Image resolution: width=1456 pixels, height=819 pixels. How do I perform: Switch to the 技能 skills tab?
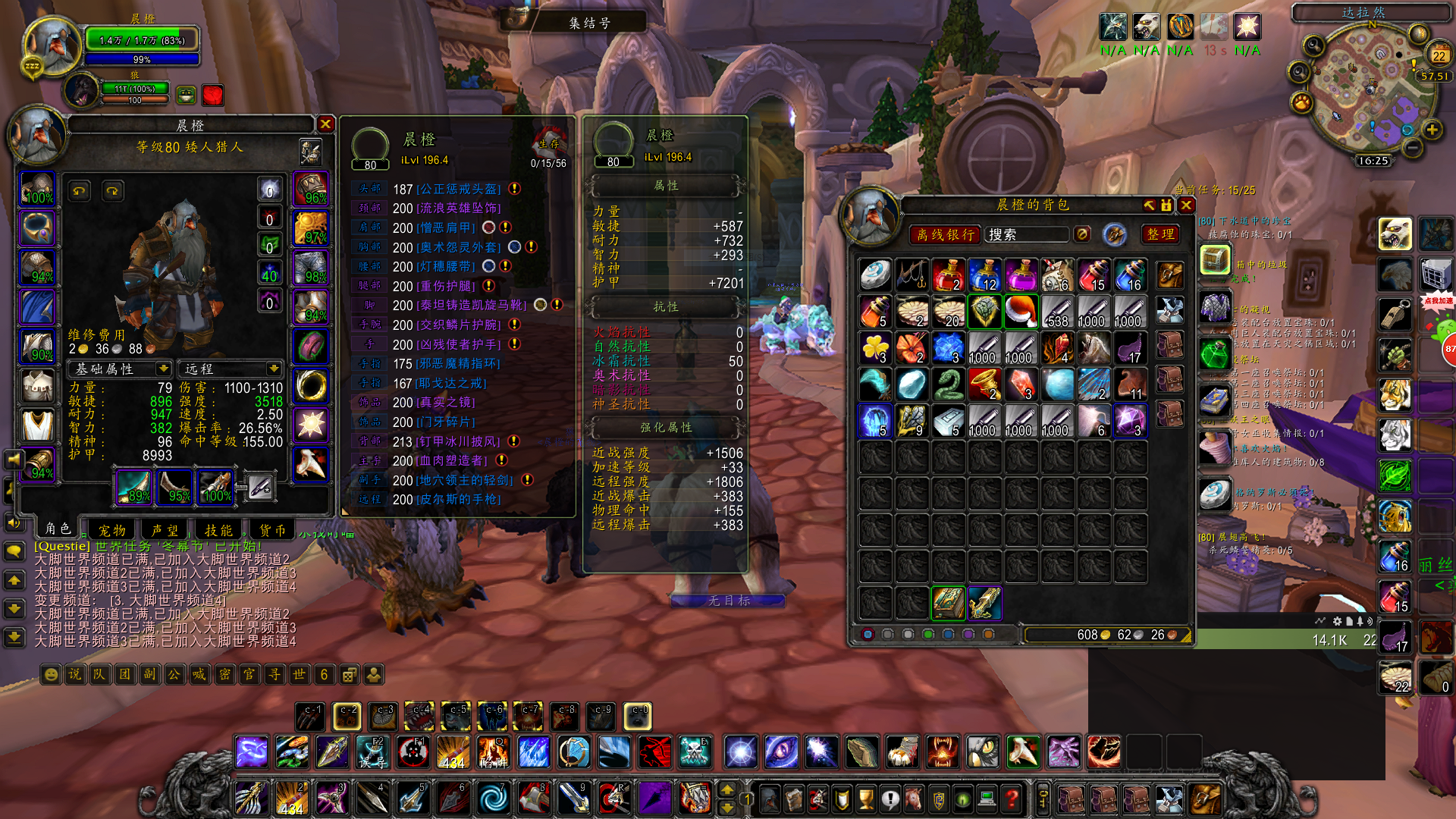click(218, 529)
